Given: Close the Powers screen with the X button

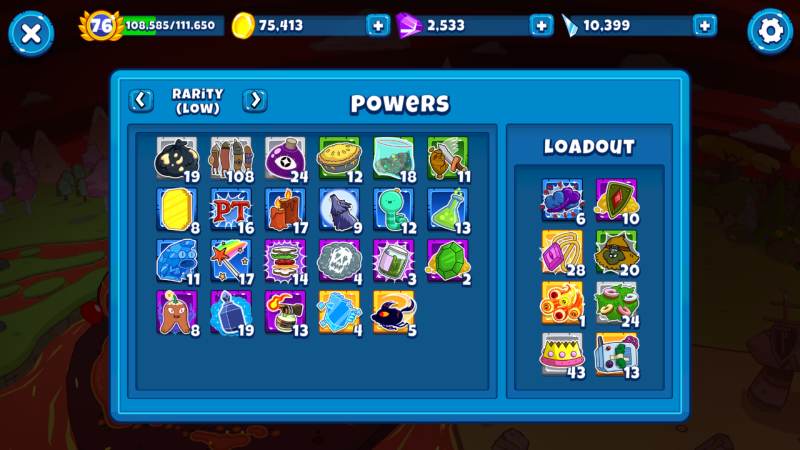Looking at the screenshot, I should [x=31, y=33].
